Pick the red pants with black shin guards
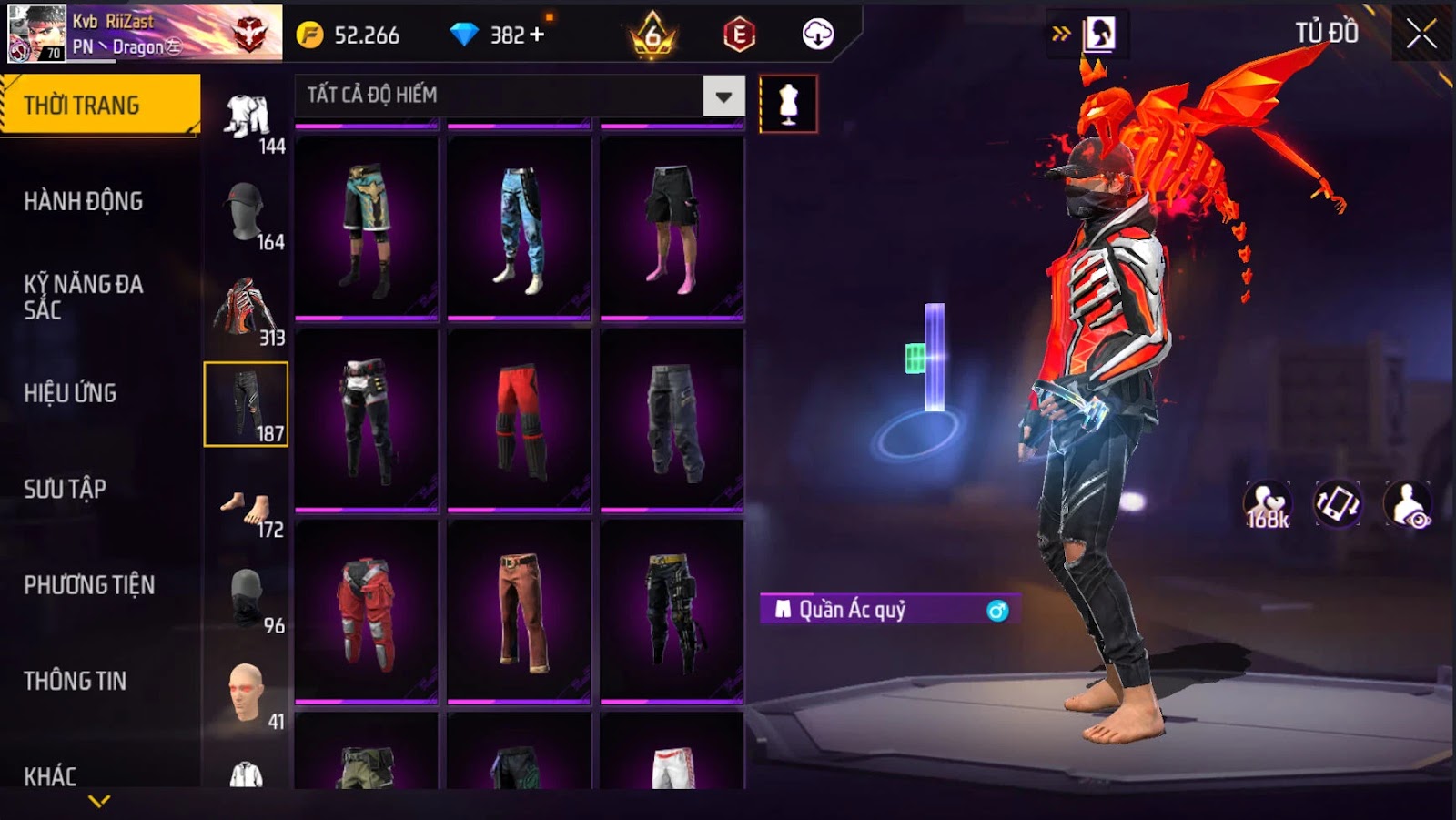This screenshot has width=1456, height=820. point(519,420)
